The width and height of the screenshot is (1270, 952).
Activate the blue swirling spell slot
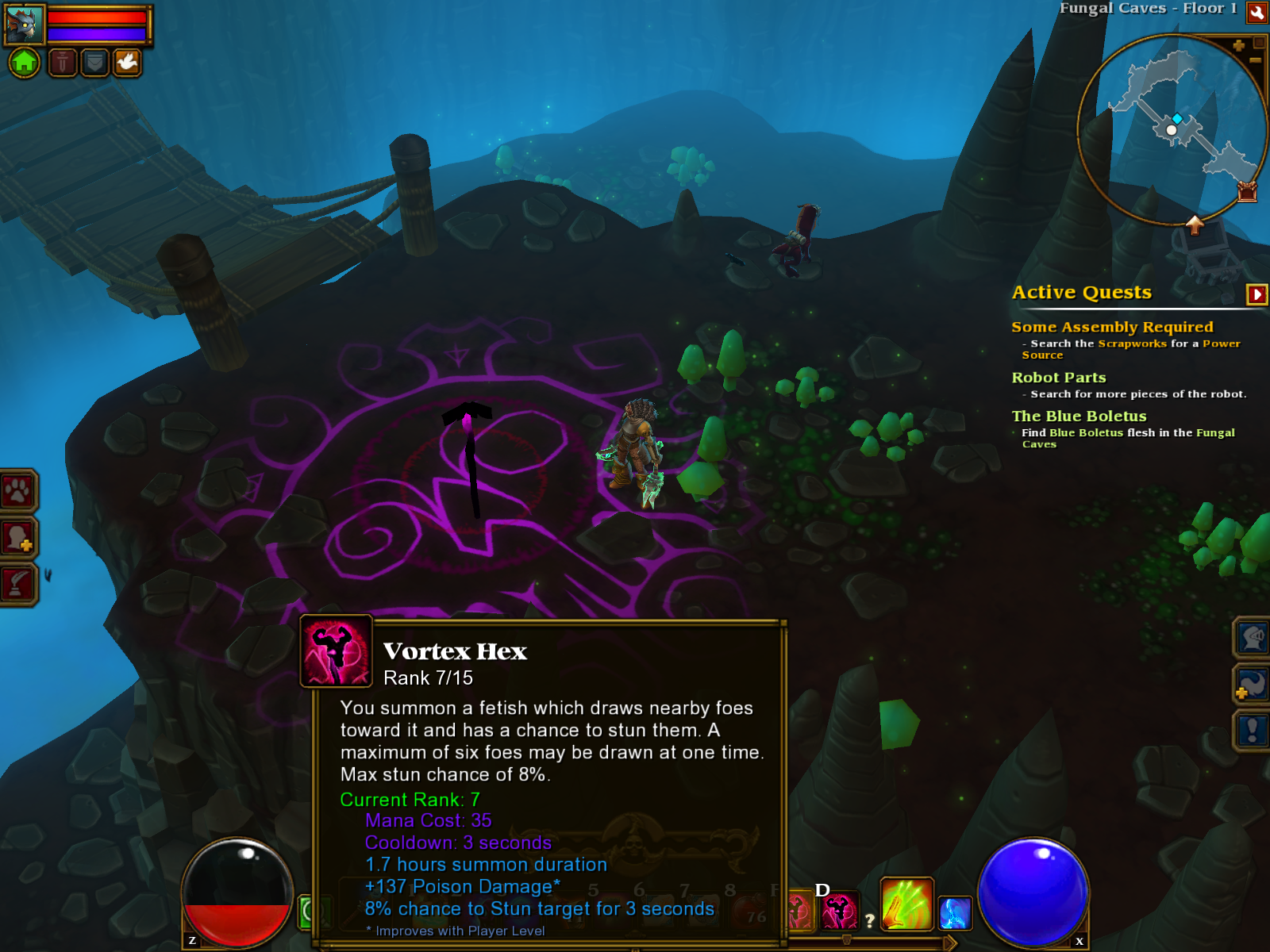click(955, 913)
